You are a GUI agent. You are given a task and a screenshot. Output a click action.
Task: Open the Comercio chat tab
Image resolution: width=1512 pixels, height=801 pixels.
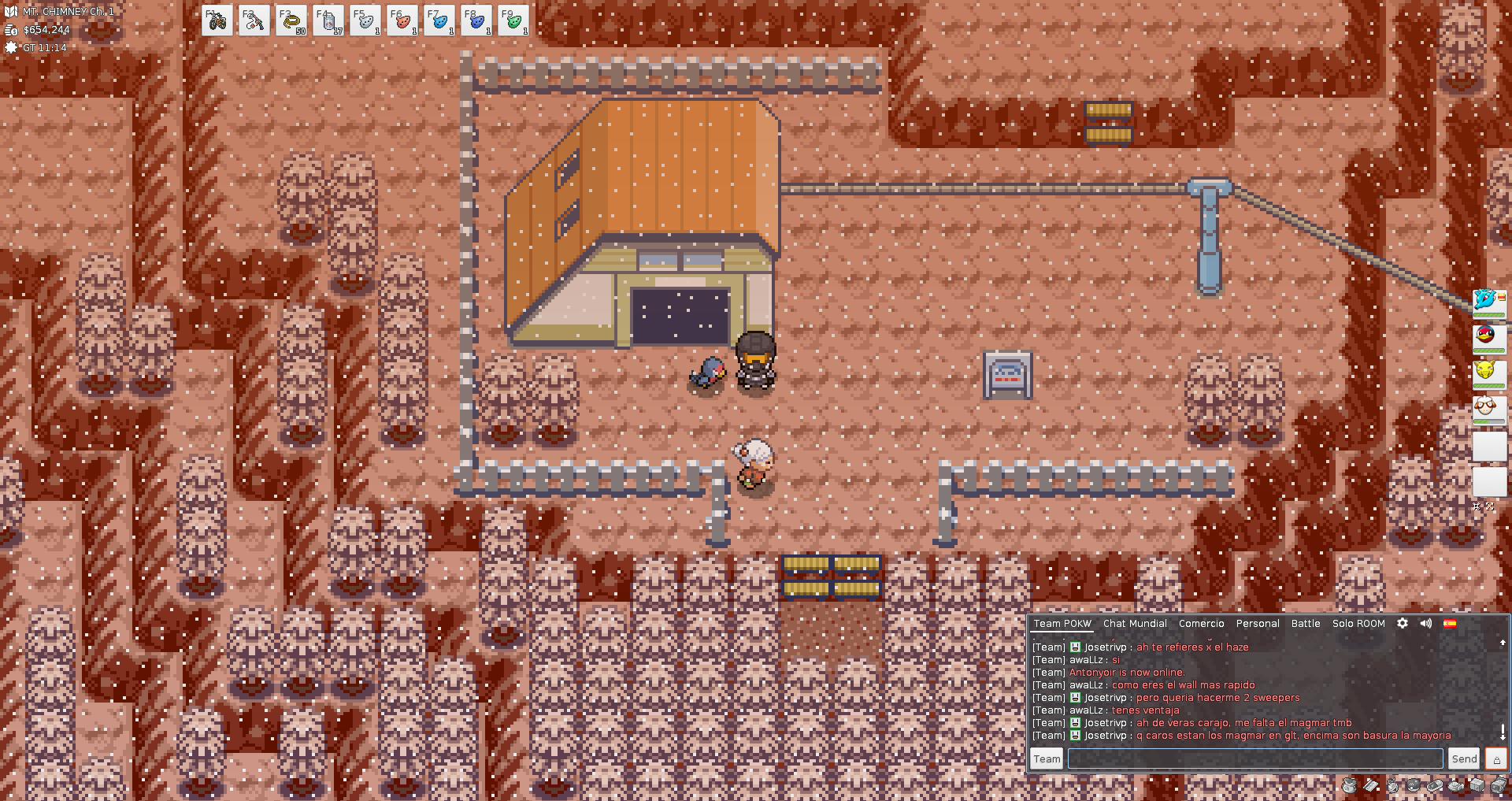tap(1201, 623)
